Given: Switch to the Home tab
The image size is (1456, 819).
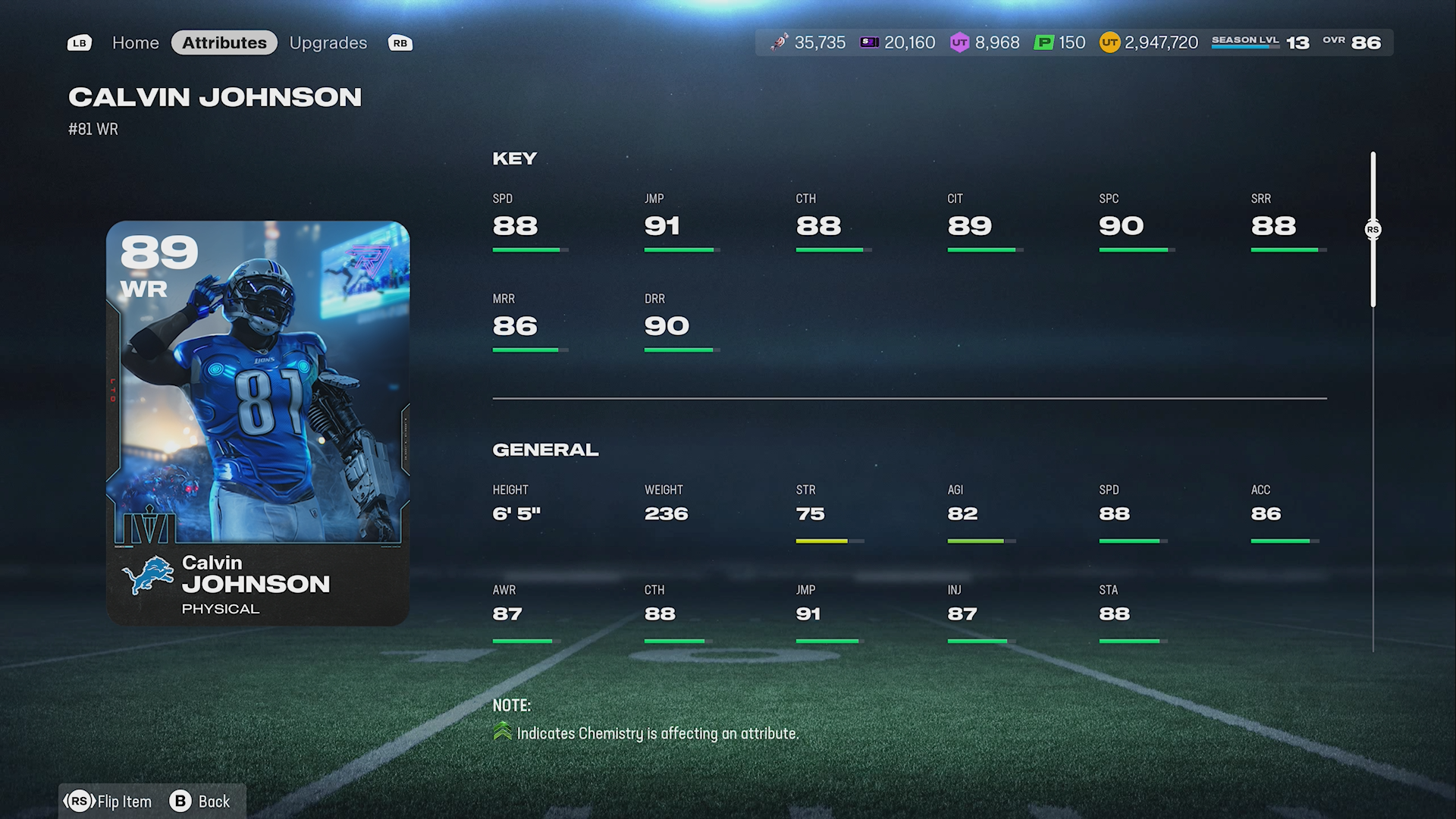Looking at the screenshot, I should 135,43.
